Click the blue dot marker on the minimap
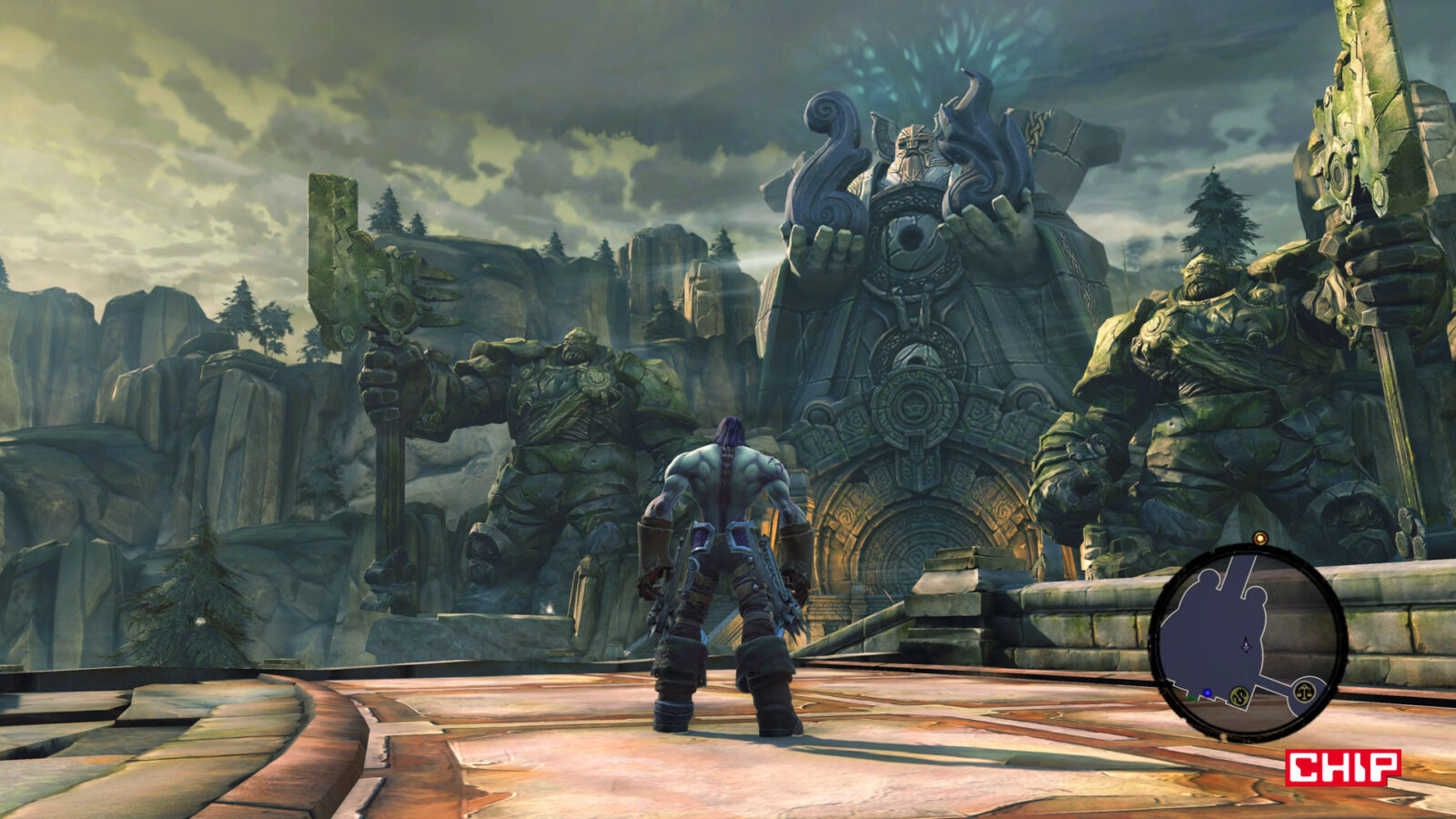 (x=1208, y=693)
